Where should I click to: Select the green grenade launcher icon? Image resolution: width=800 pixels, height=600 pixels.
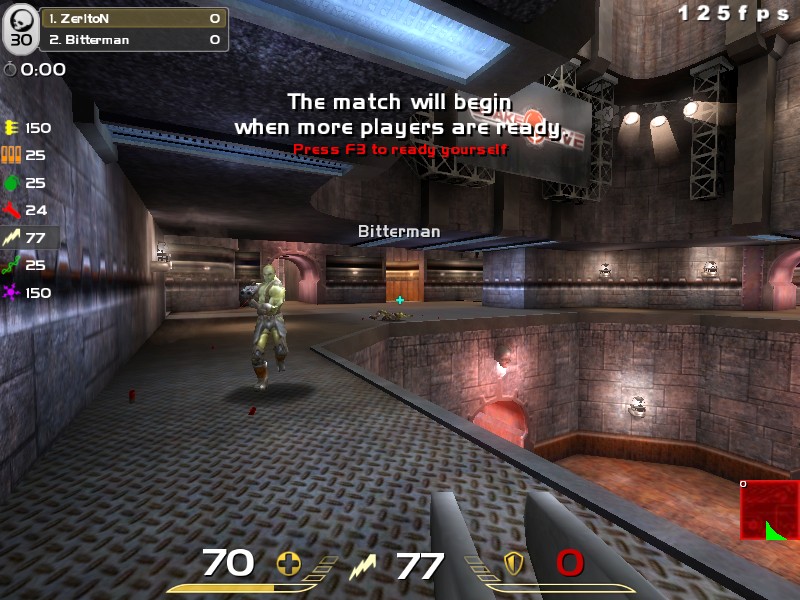tap(12, 183)
